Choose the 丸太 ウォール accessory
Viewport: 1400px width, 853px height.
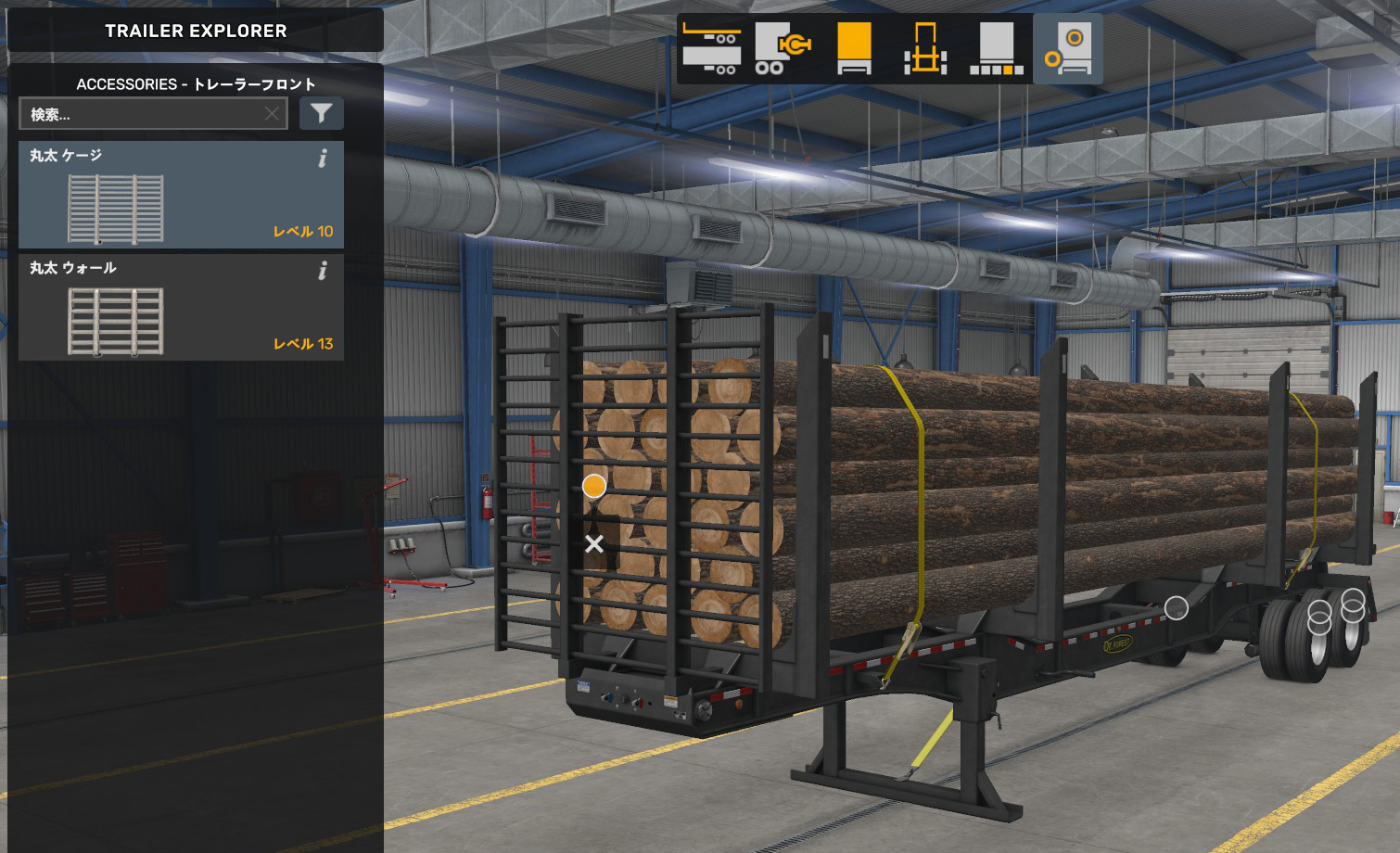(x=181, y=308)
